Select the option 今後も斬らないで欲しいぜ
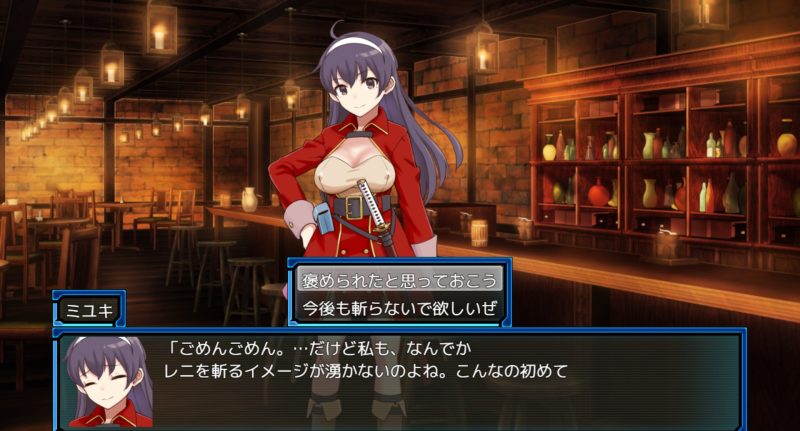Image resolution: width=800 pixels, height=431 pixels. point(399,307)
